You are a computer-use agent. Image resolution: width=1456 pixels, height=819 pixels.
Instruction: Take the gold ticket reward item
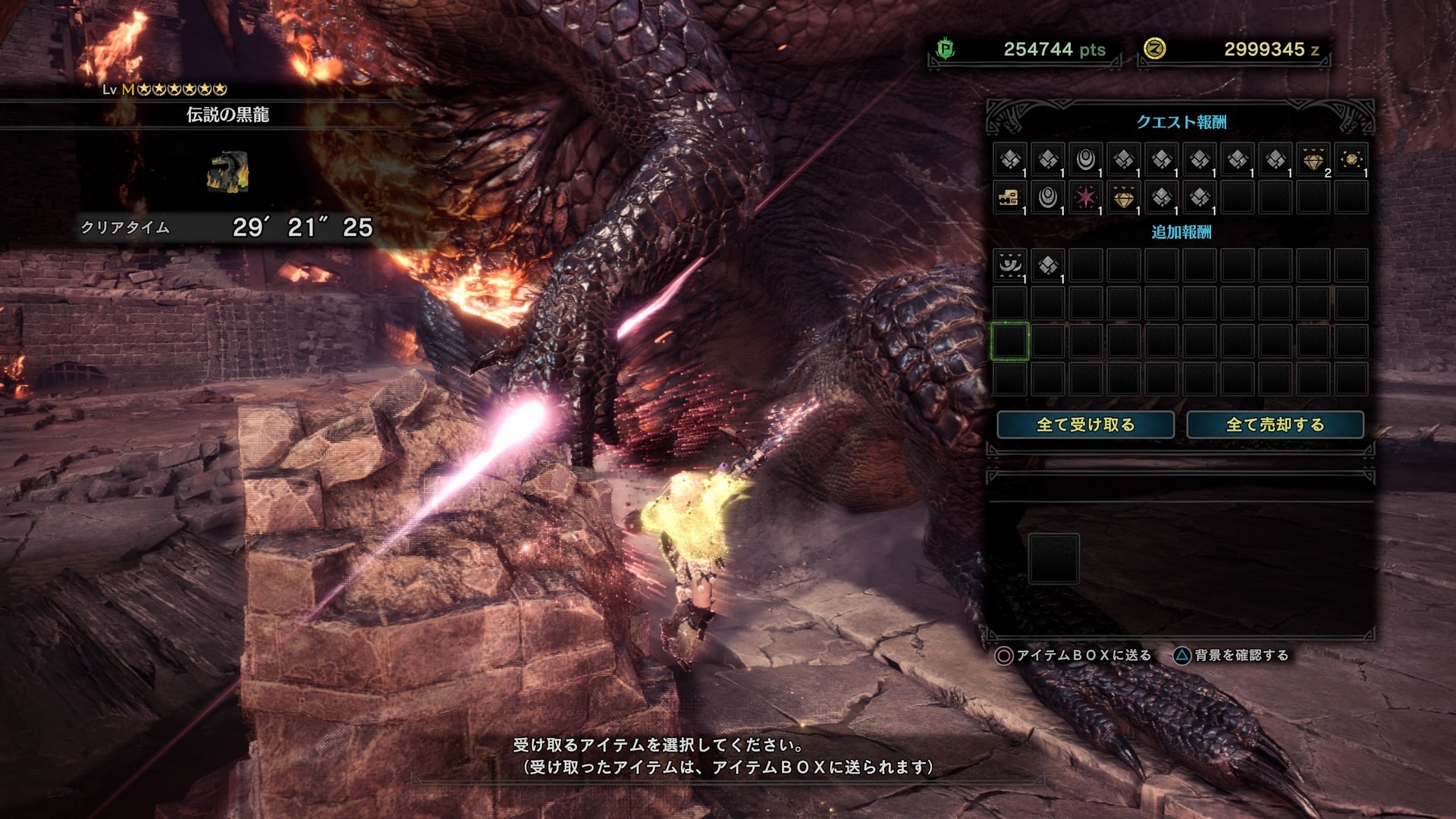click(x=1009, y=198)
